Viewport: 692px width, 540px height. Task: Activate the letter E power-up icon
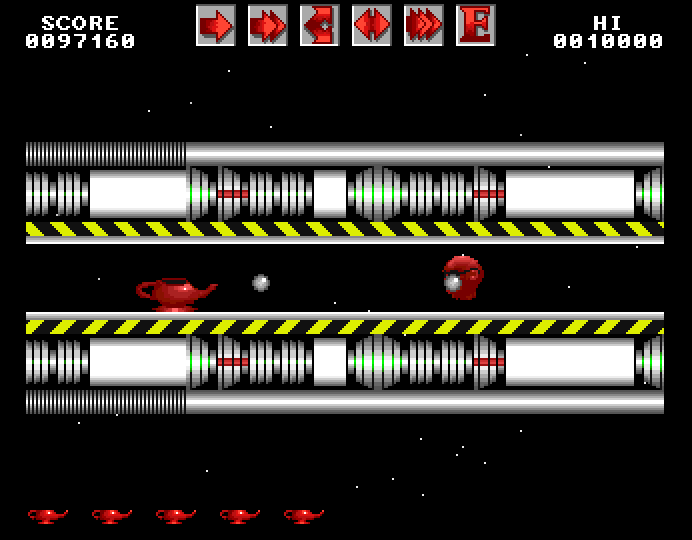pyautogui.click(x=475, y=25)
